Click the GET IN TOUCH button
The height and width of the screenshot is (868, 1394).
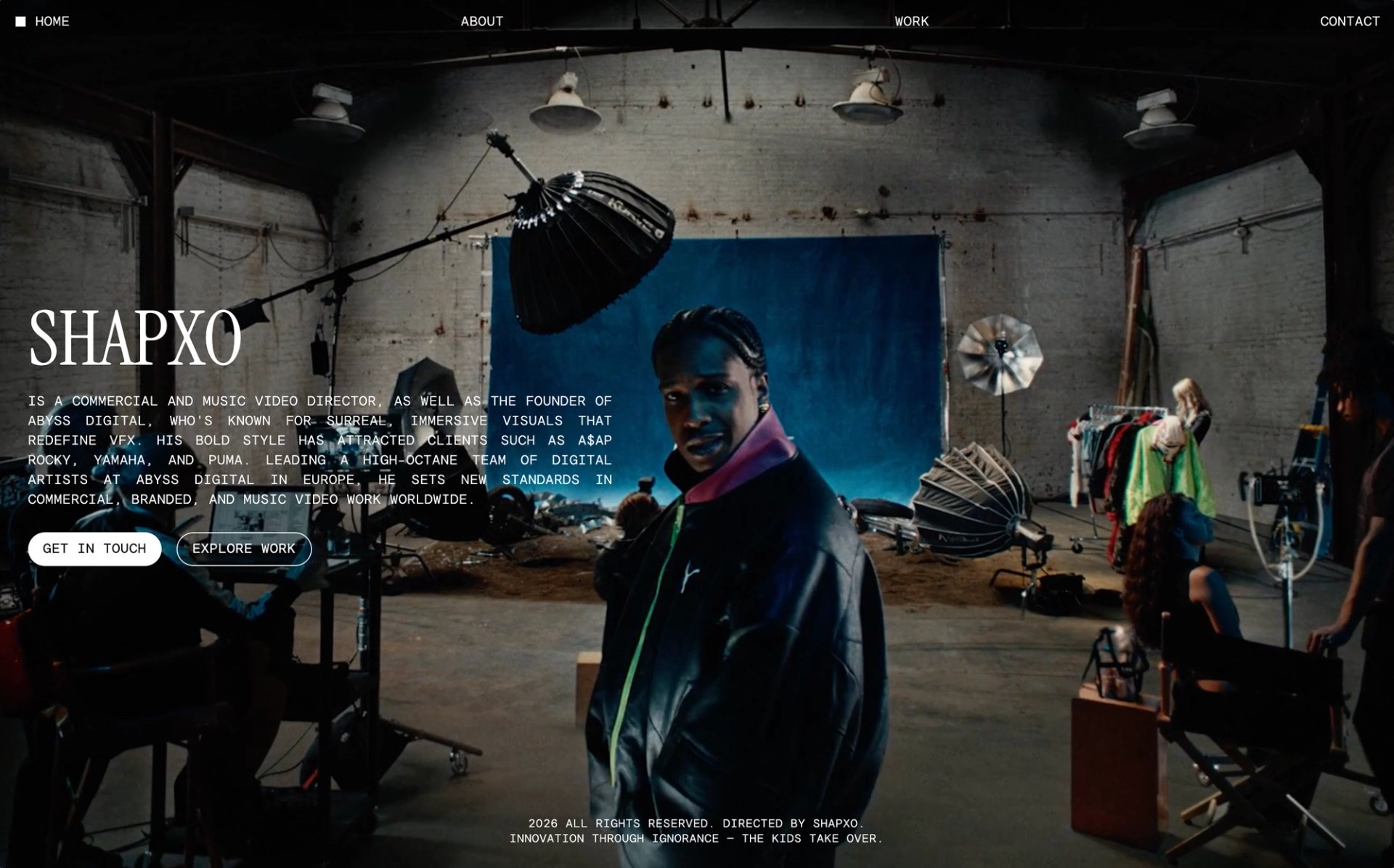94,549
